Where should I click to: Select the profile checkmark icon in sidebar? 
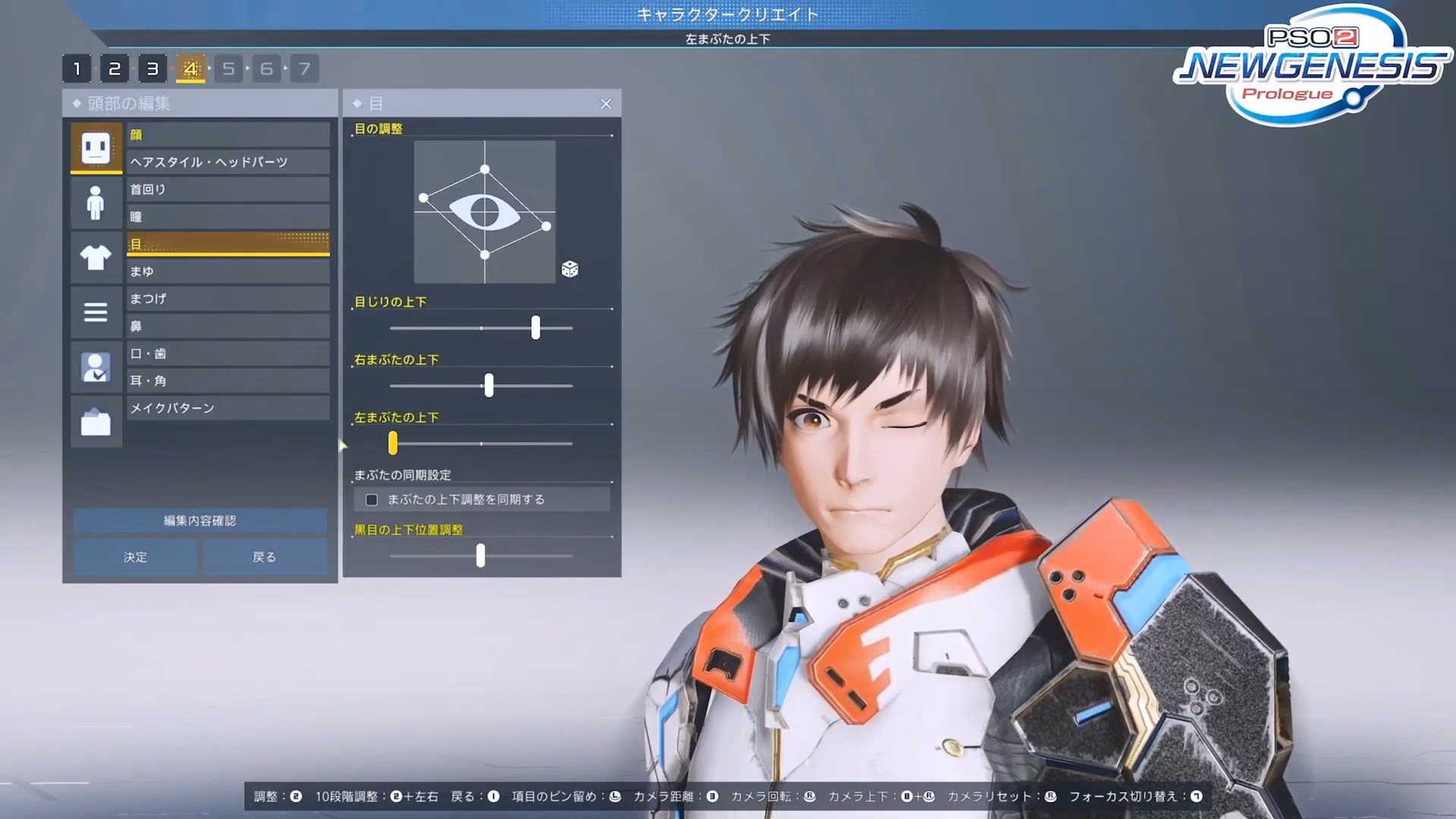96,367
